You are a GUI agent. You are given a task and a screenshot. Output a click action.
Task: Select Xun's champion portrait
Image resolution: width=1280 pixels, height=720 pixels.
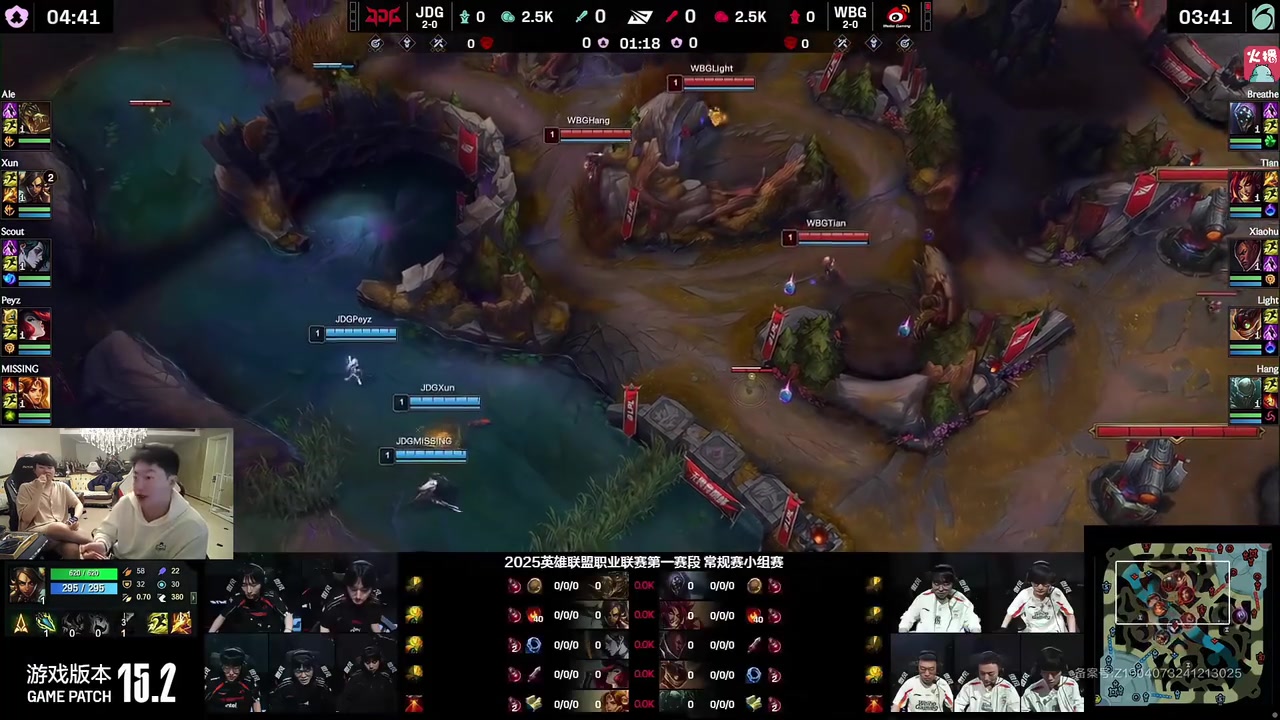click(35, 187)
